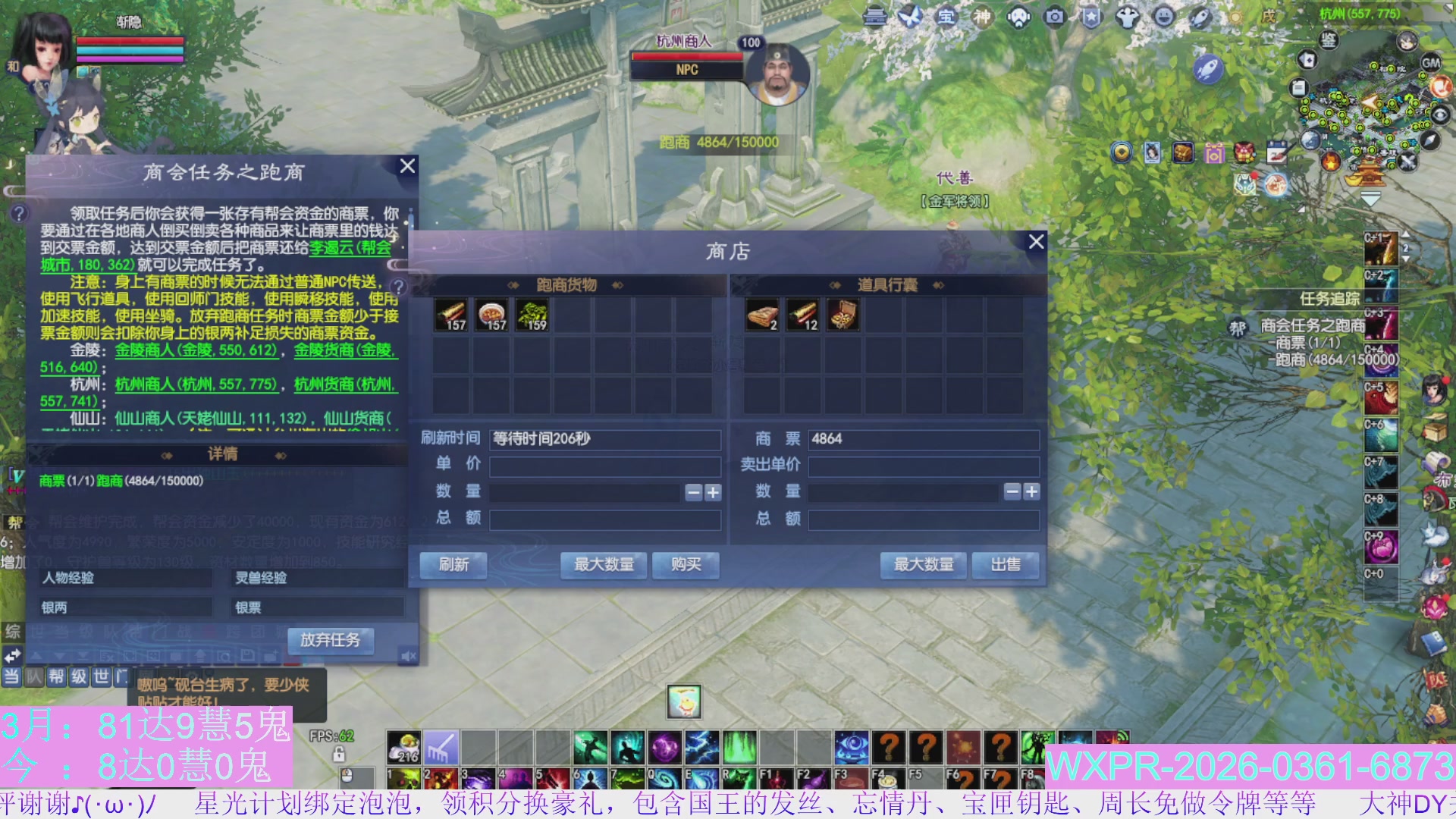Open the purple gift pack icon on right side

[1214, 154]
